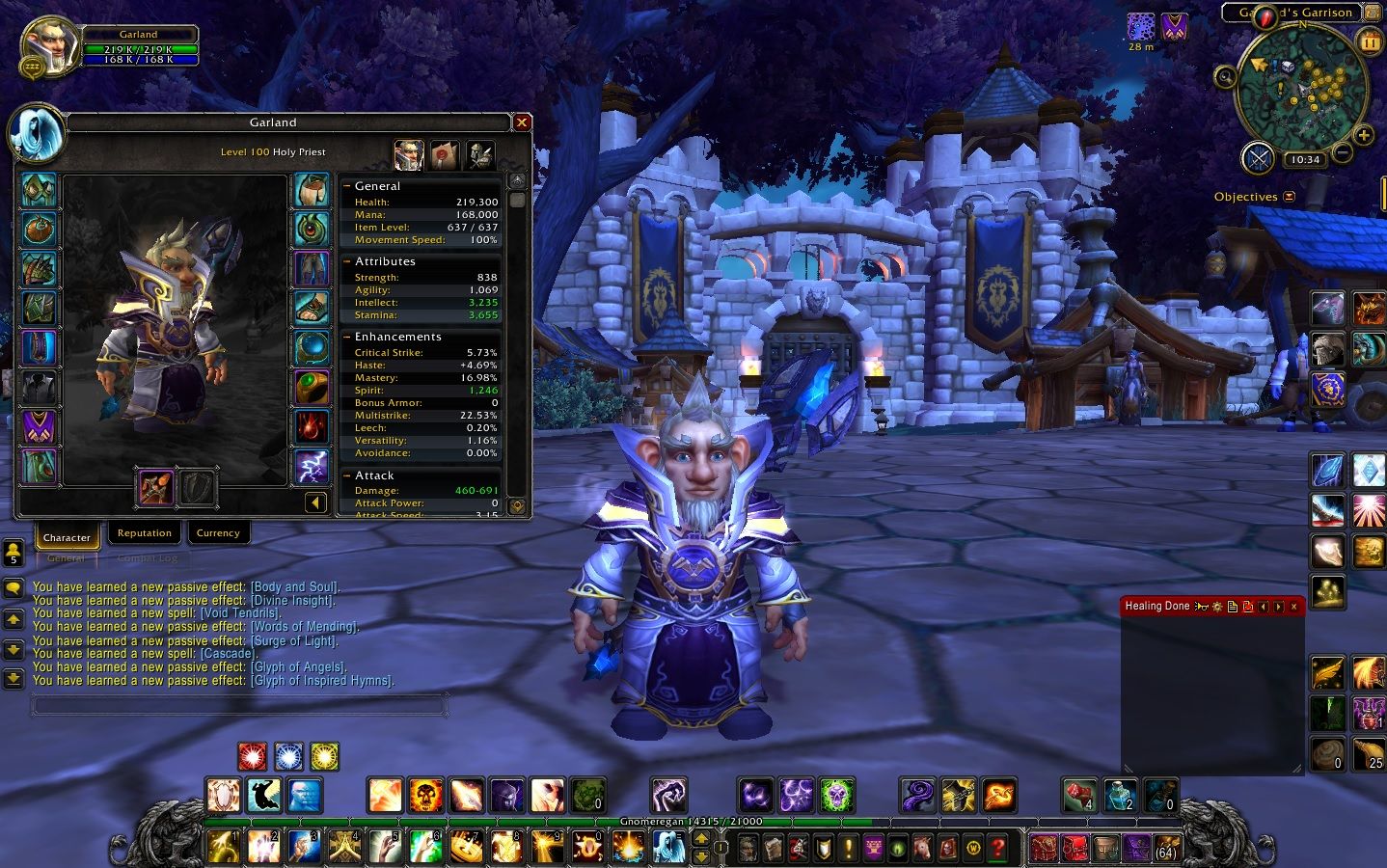Hide the stats pane with the yellow arrow
Image resolution: width=1387 pixels, height=868 pixels.
coord(315,502)
